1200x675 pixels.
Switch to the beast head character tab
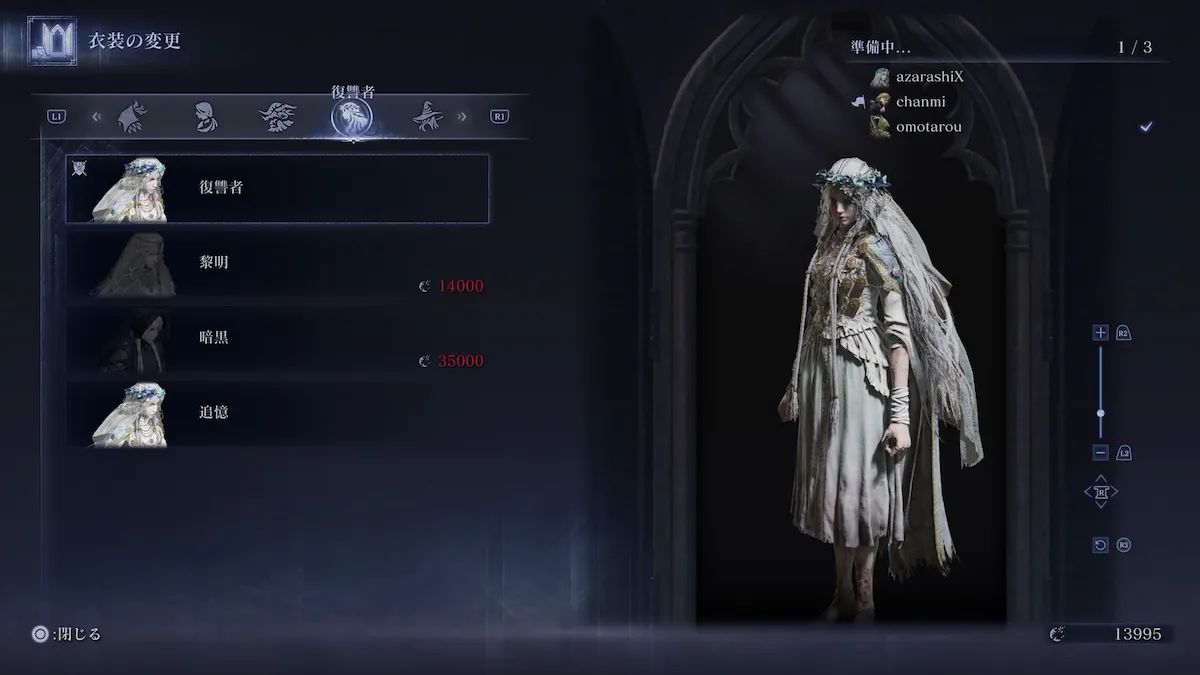point(278,117)
